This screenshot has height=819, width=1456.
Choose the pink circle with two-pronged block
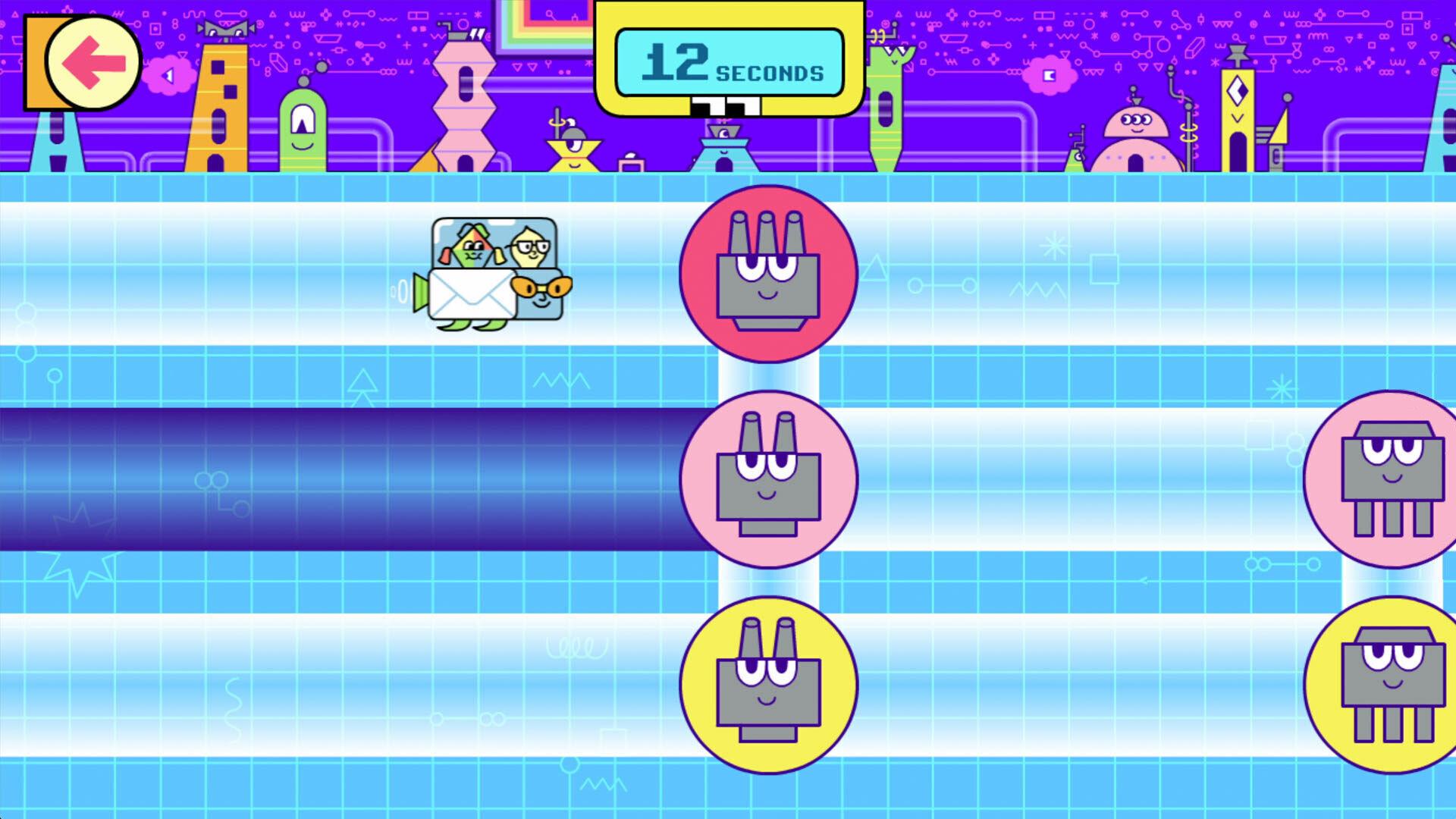[x=768, y=479]
